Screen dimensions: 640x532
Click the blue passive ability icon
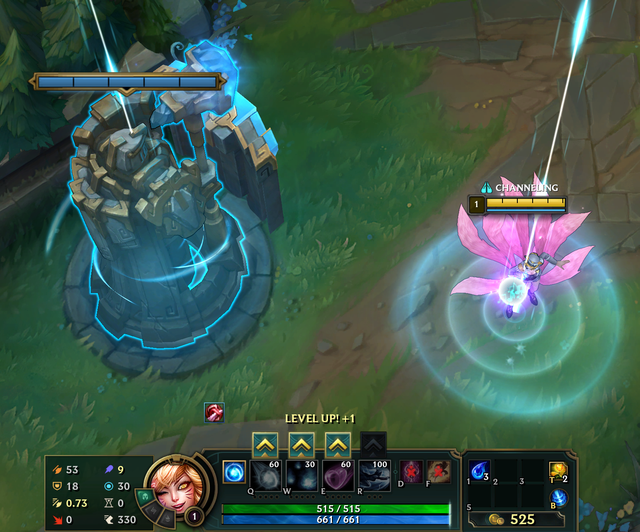pyautogui.click(x=233, y=471)
